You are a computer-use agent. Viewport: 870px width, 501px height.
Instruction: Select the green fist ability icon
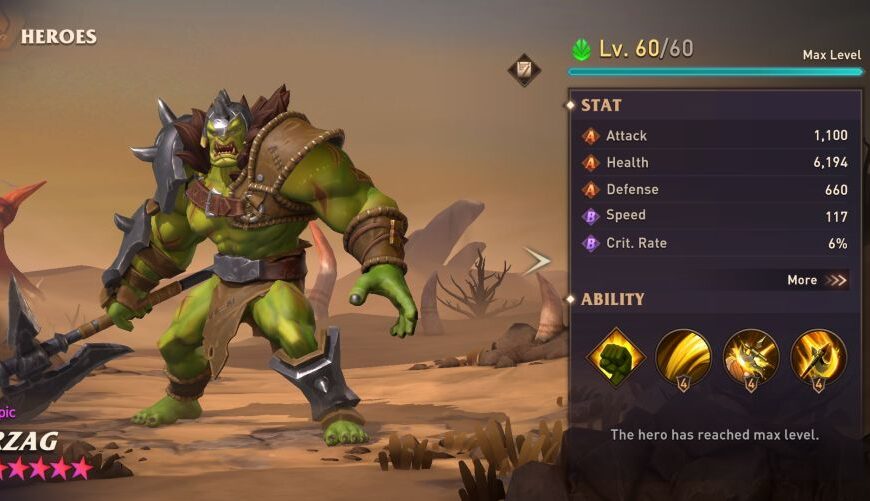pyautogui.click(x=615, y=356)
